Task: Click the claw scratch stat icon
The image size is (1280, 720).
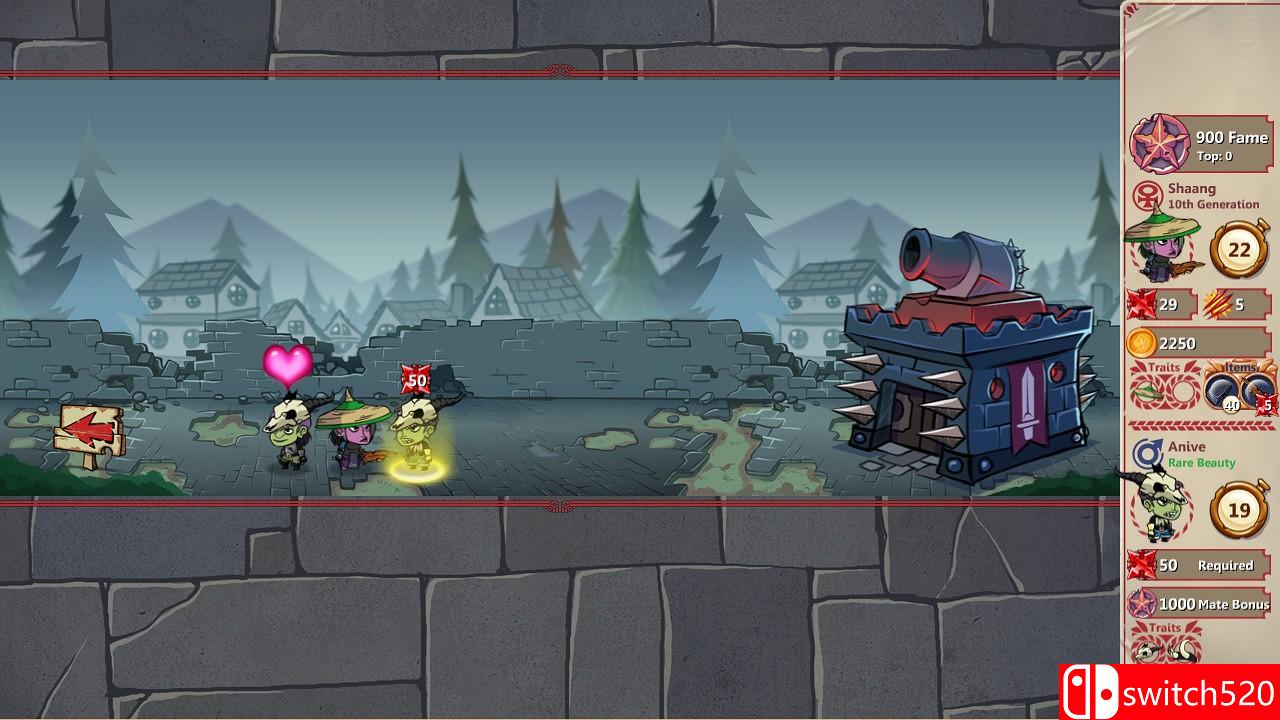Action: [x=1217, y=300]
